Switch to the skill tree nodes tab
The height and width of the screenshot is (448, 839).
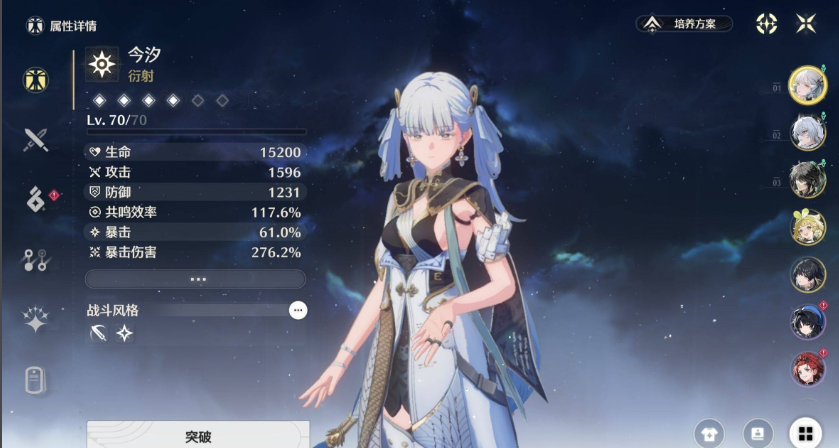[x=36, y=260]
